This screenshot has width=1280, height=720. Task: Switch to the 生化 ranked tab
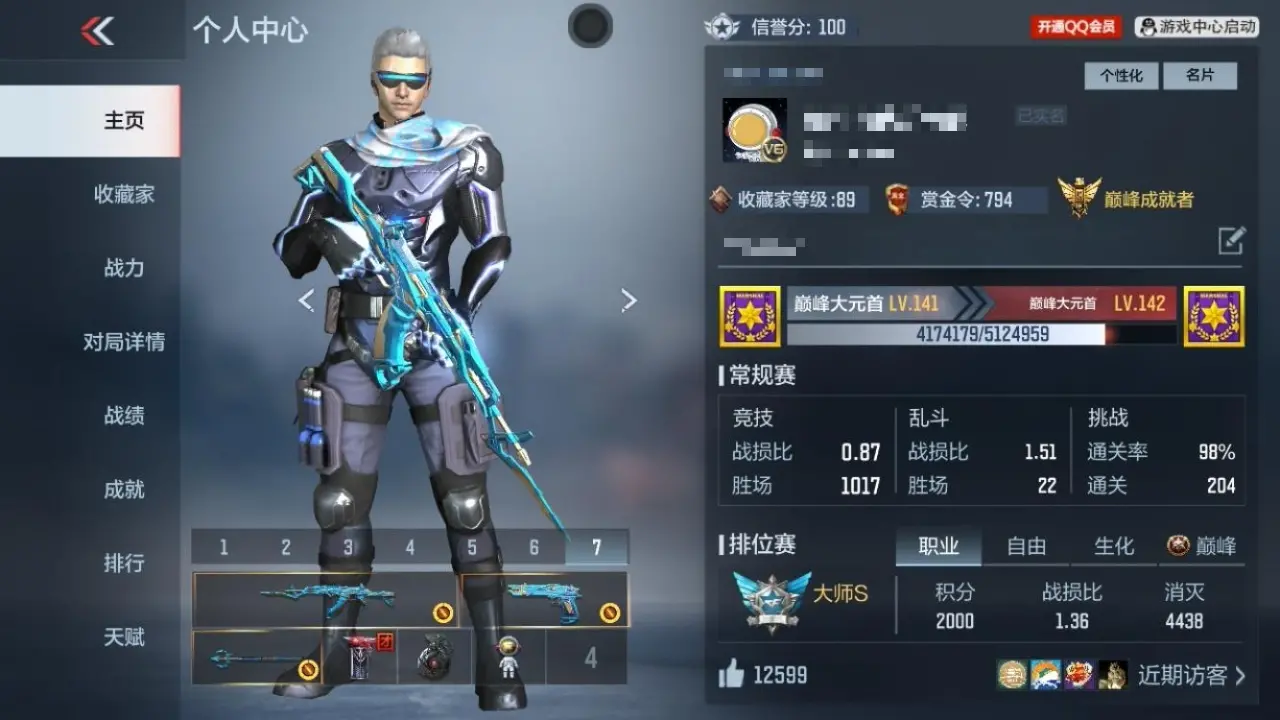1114,546
